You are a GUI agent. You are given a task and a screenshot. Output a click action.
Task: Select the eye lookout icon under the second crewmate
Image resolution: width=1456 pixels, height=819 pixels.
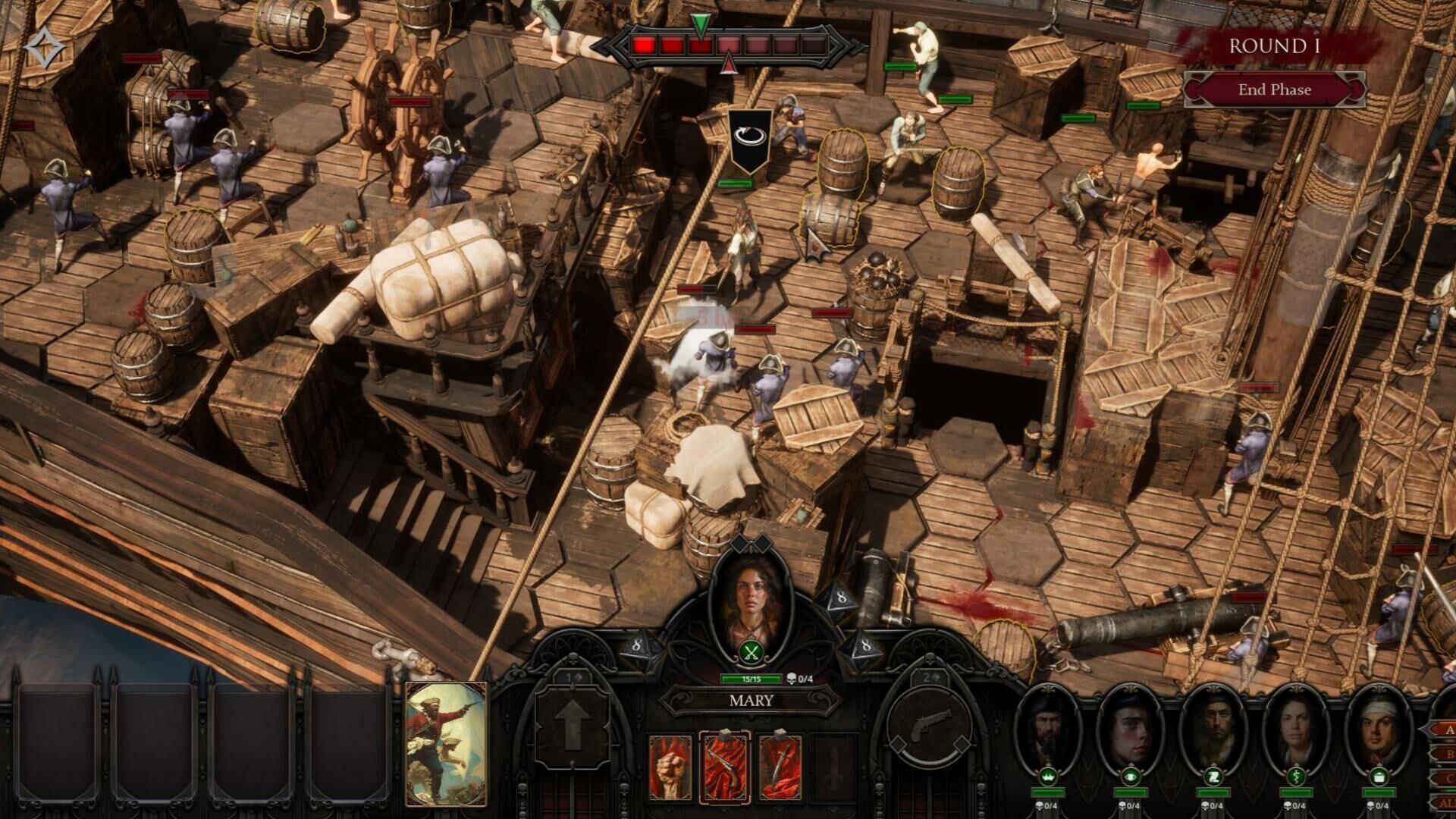pyautogui.click(x=1129, y=777)
